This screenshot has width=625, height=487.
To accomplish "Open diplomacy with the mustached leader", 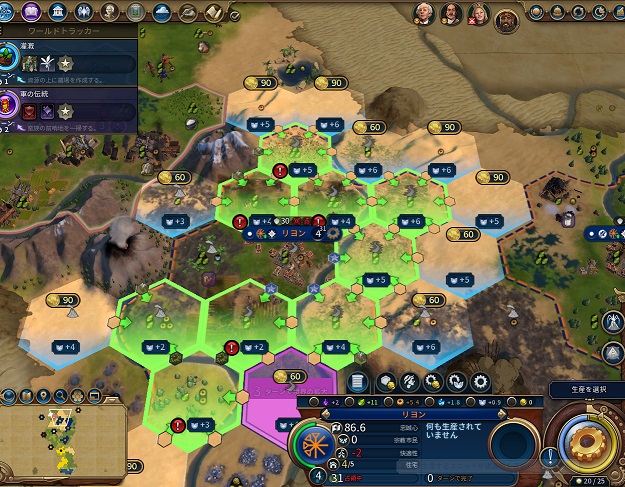I will click(x=453, y=14).
